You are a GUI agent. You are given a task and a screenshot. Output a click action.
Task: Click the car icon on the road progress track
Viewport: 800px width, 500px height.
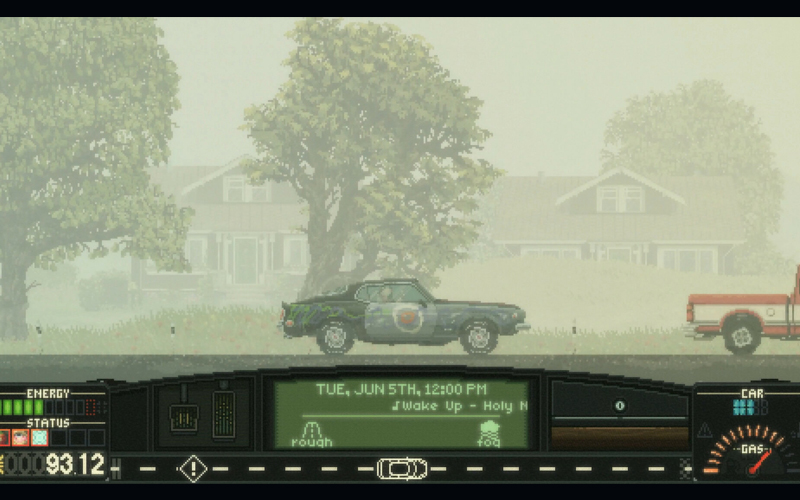pos(402,468)
